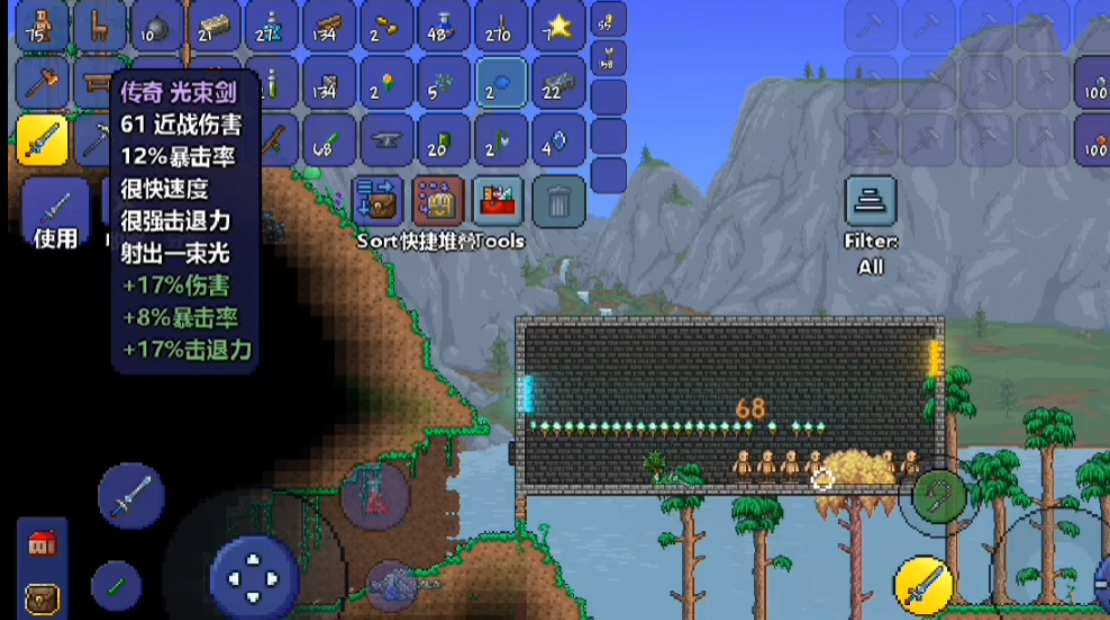
Task: Tap the movement d-pad joystick
Action: coord(254,577)
